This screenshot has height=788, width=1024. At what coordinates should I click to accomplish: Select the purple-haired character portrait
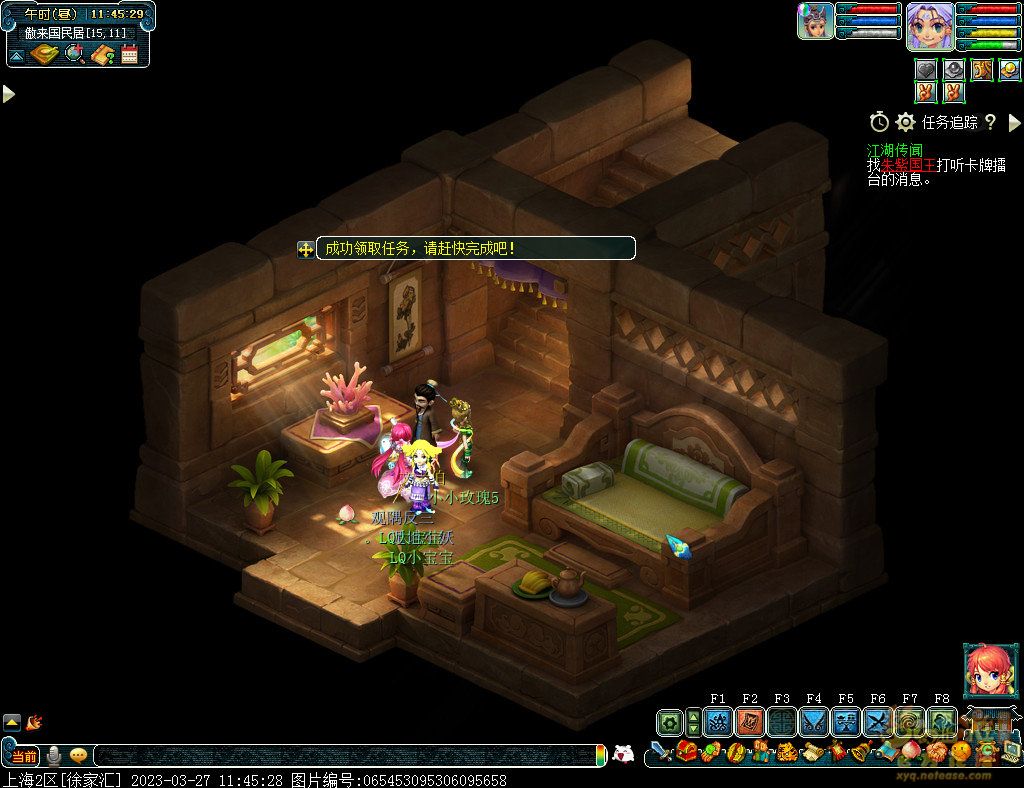pos(930,26)
